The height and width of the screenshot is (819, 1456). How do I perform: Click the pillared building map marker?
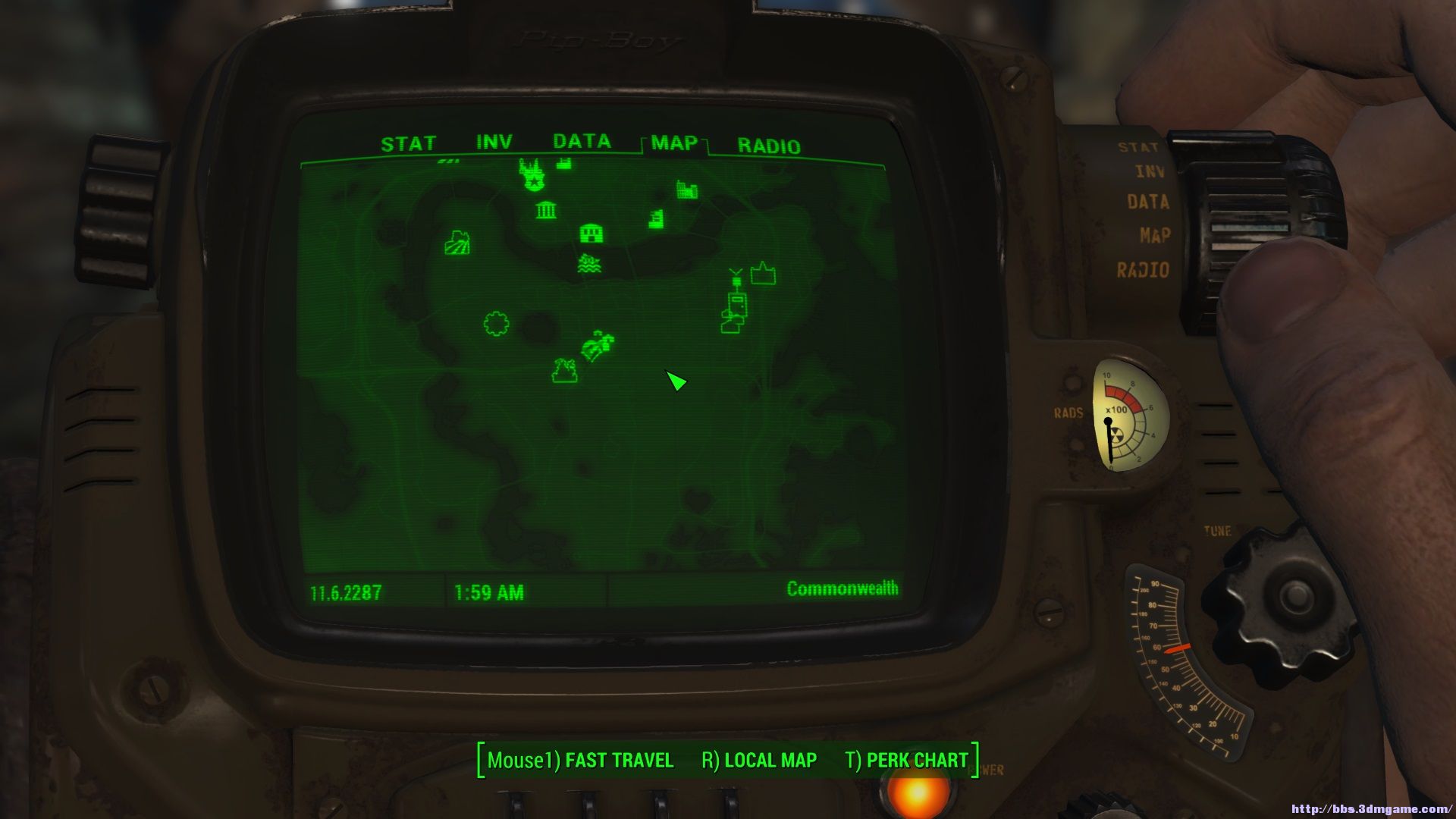pos(546,210)
